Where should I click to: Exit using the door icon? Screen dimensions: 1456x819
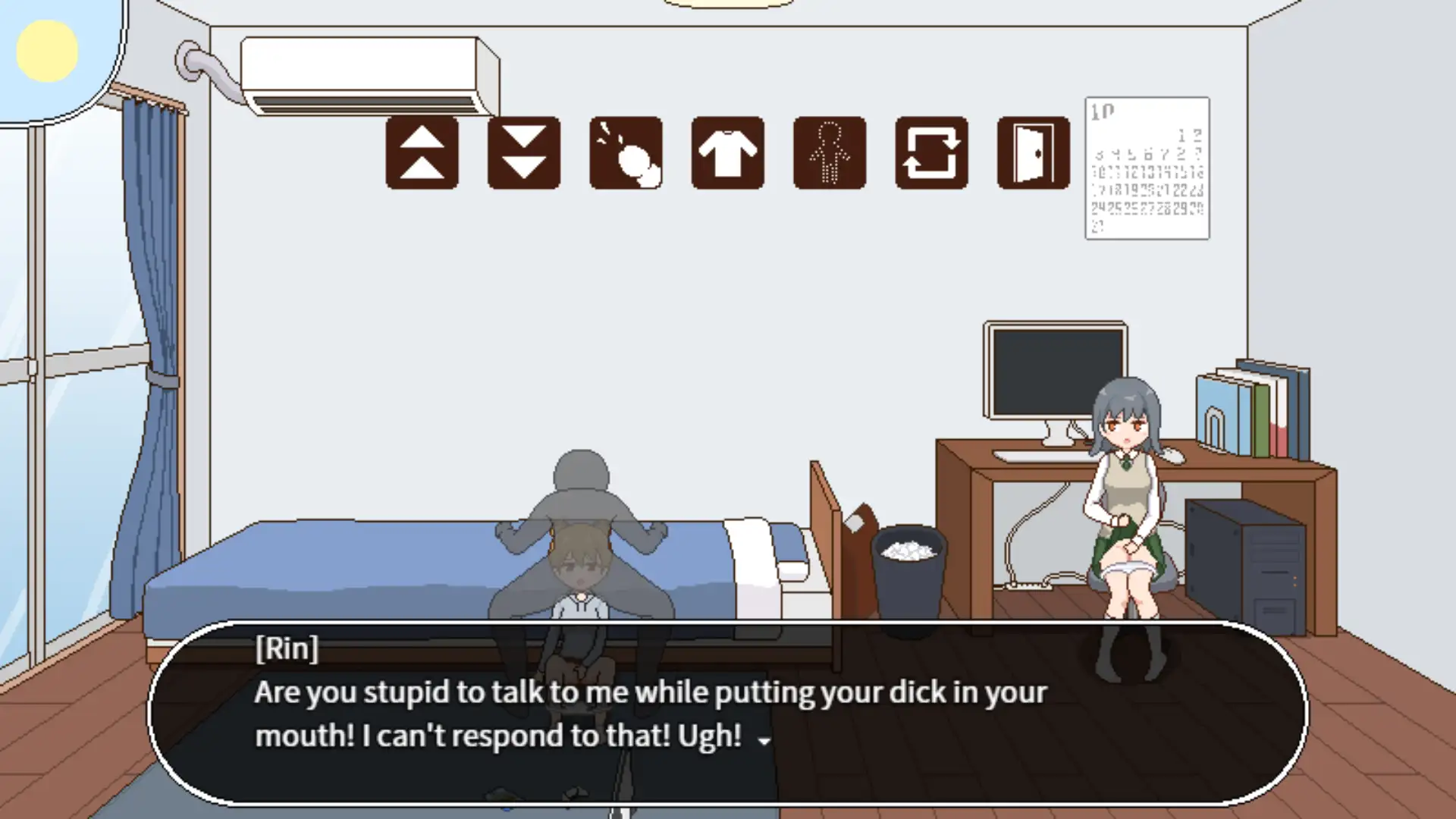tap(1033, 152)
